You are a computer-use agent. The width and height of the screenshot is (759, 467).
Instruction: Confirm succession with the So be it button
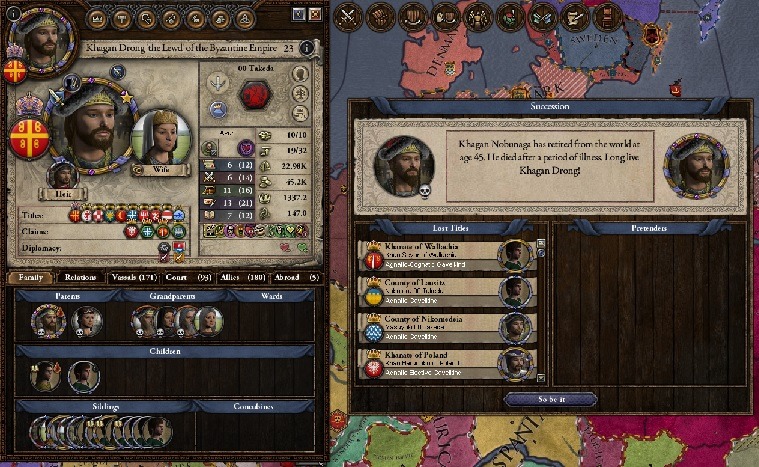tap(550, 399)
